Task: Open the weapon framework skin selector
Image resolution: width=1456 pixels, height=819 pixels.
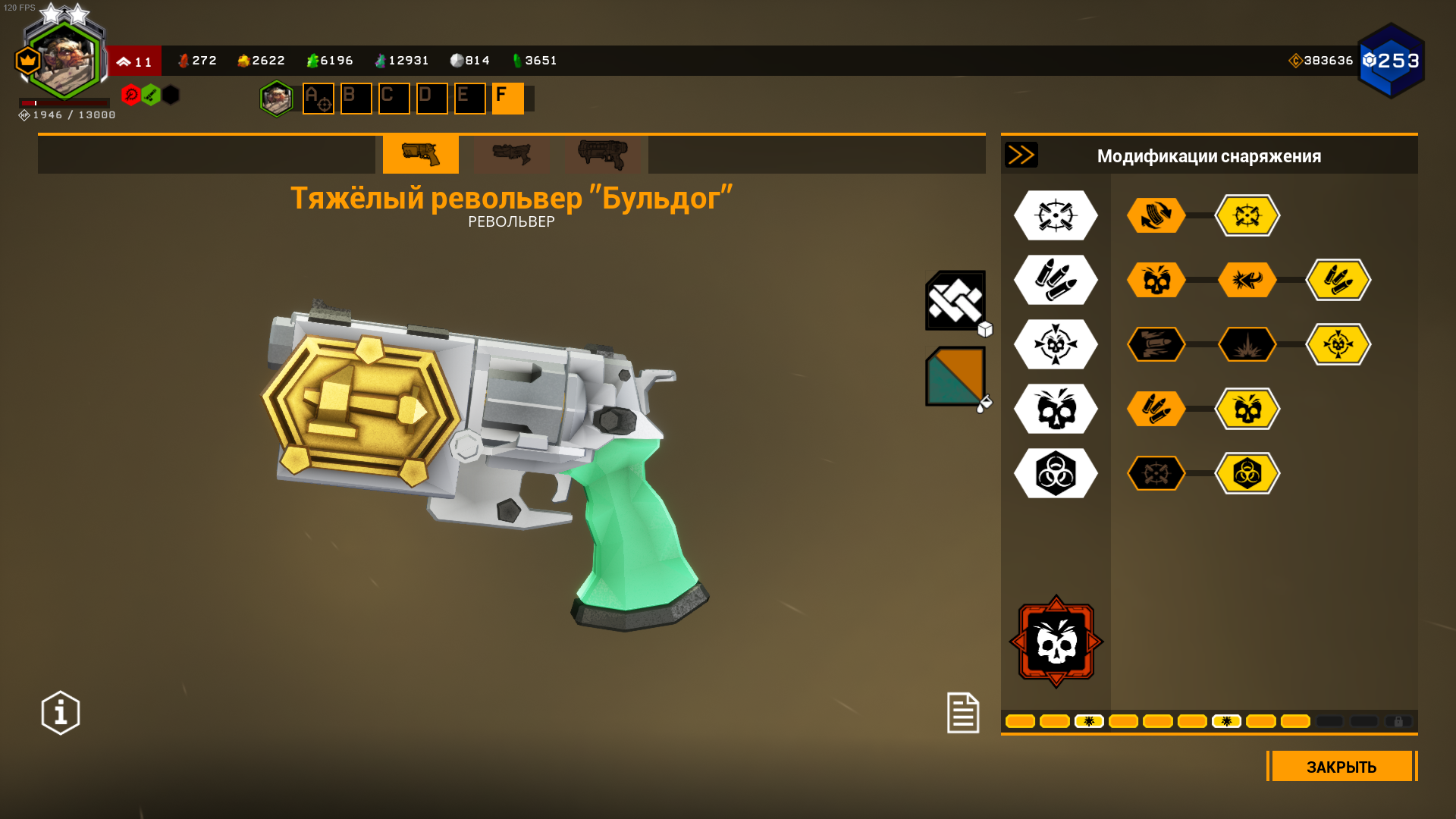Action: 955,301
